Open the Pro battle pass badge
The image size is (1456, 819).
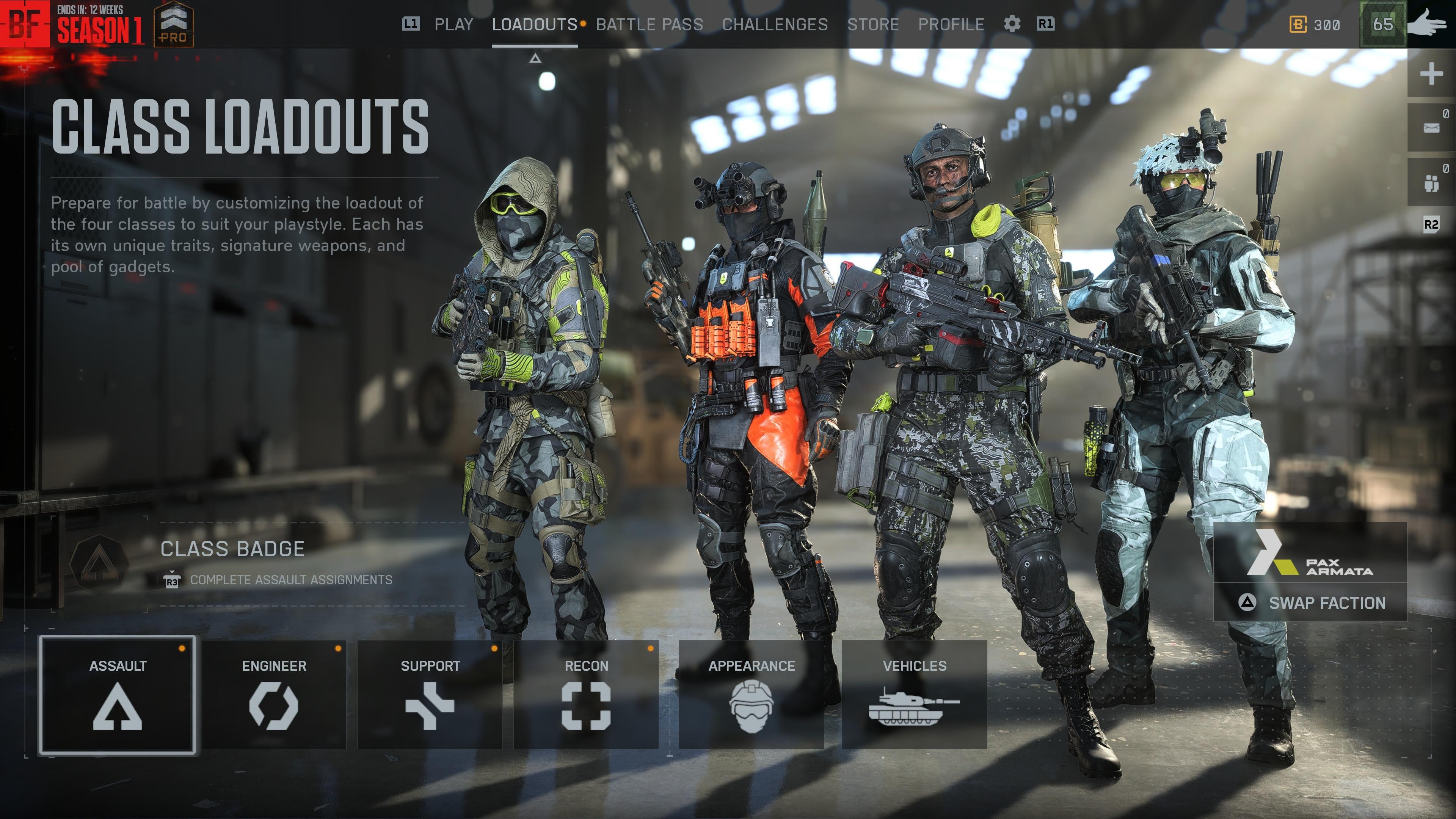[174, 24]
